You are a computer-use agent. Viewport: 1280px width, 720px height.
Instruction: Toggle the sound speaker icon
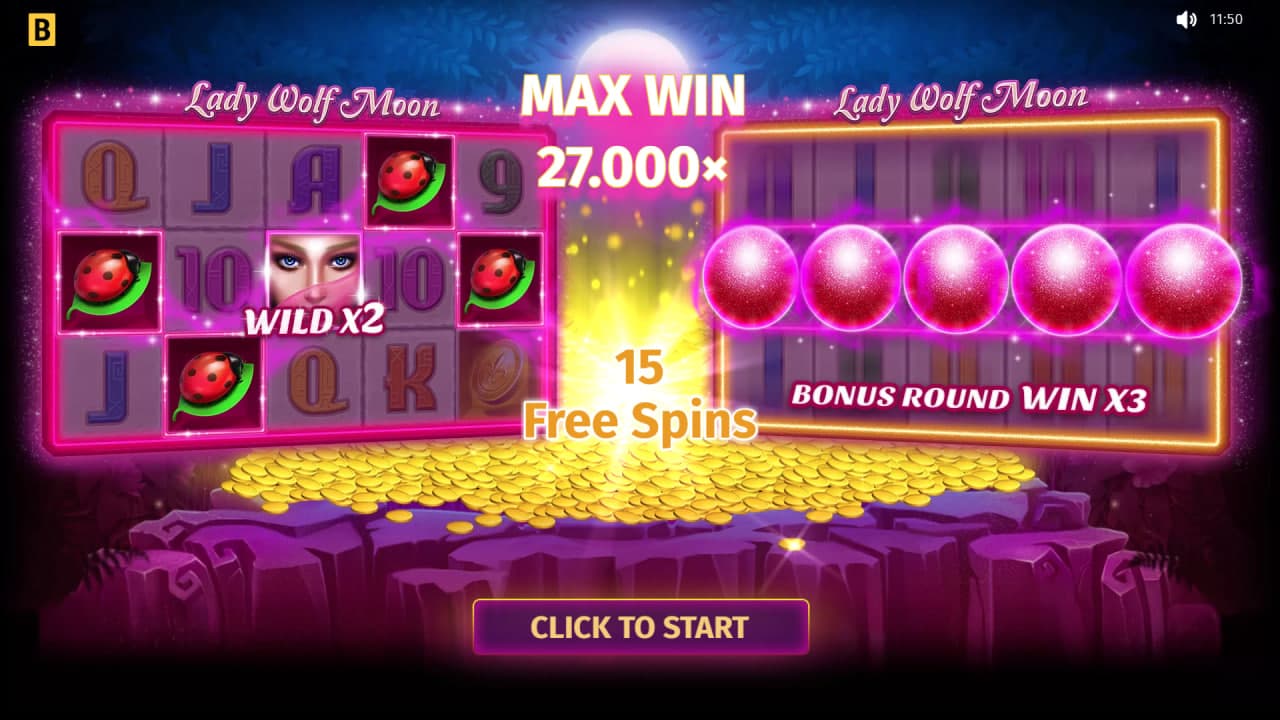tap(1186, 20)
